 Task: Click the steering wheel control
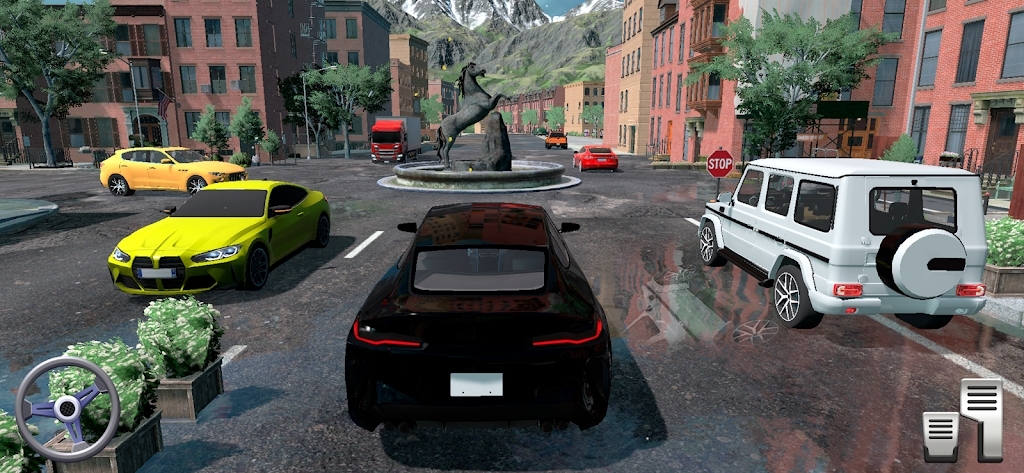tap(68, 408)
